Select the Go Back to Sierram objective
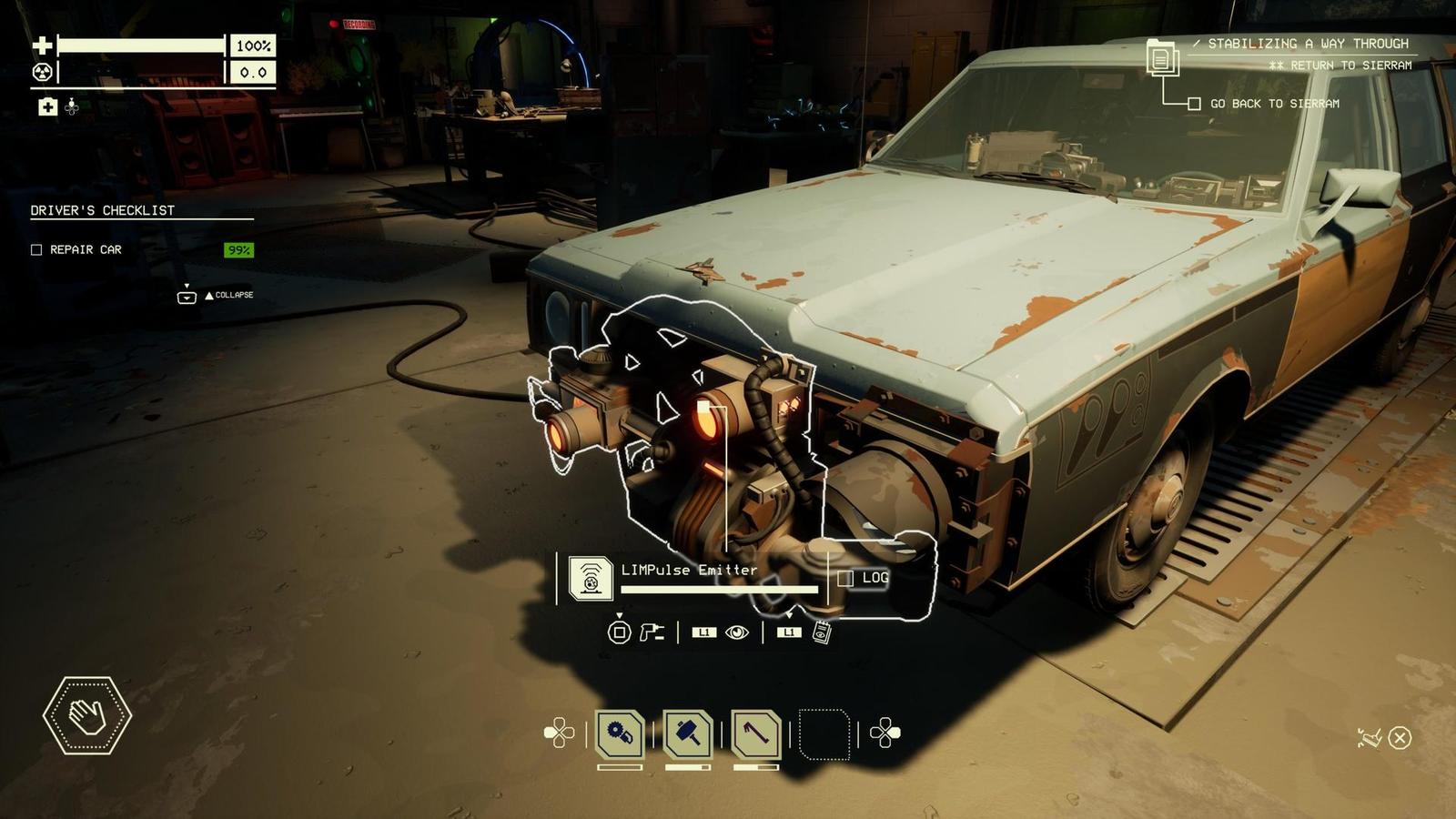This screenshot has width=1456, height=819. pos(1194,104)
